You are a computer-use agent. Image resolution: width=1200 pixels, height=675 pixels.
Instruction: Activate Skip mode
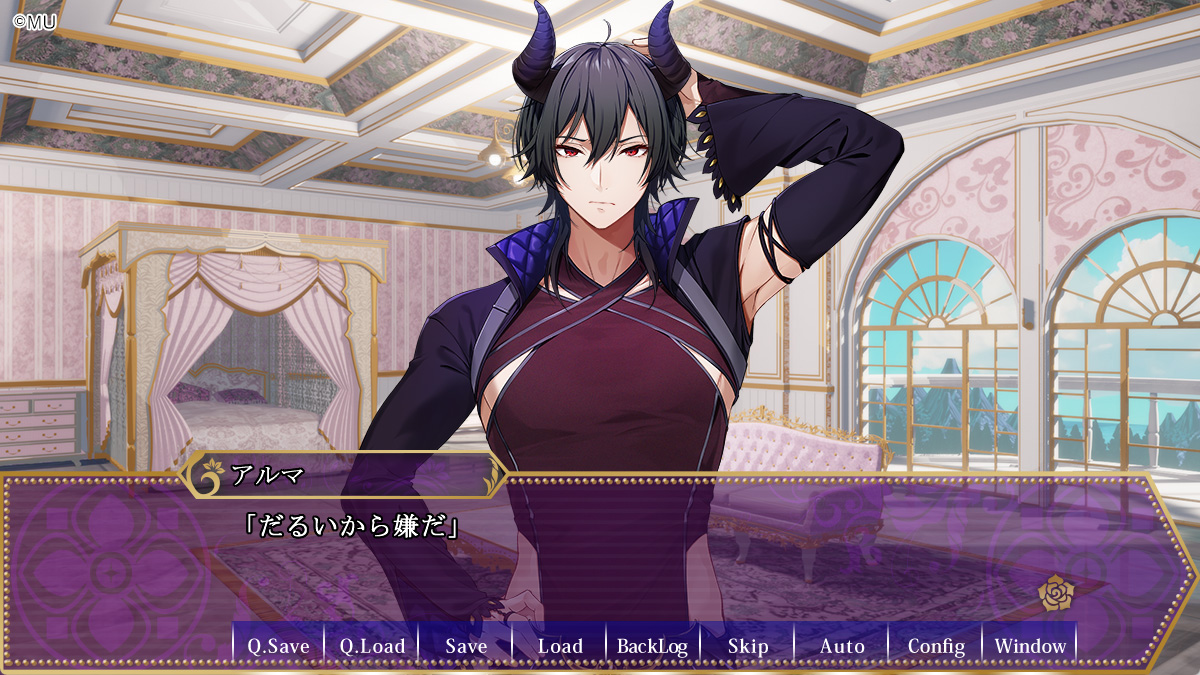[748, 646]
